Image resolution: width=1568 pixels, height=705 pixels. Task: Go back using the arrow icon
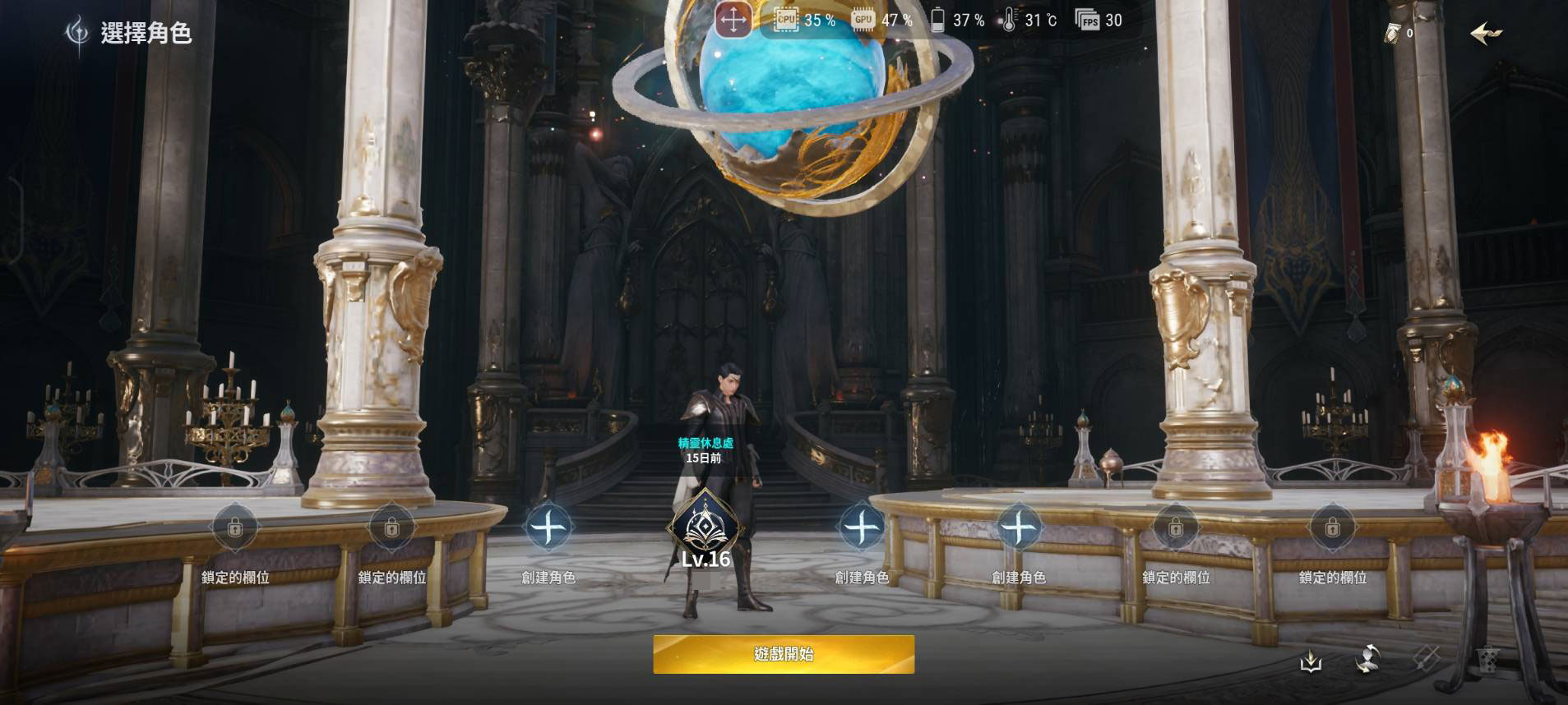[x=1485, y=34]
